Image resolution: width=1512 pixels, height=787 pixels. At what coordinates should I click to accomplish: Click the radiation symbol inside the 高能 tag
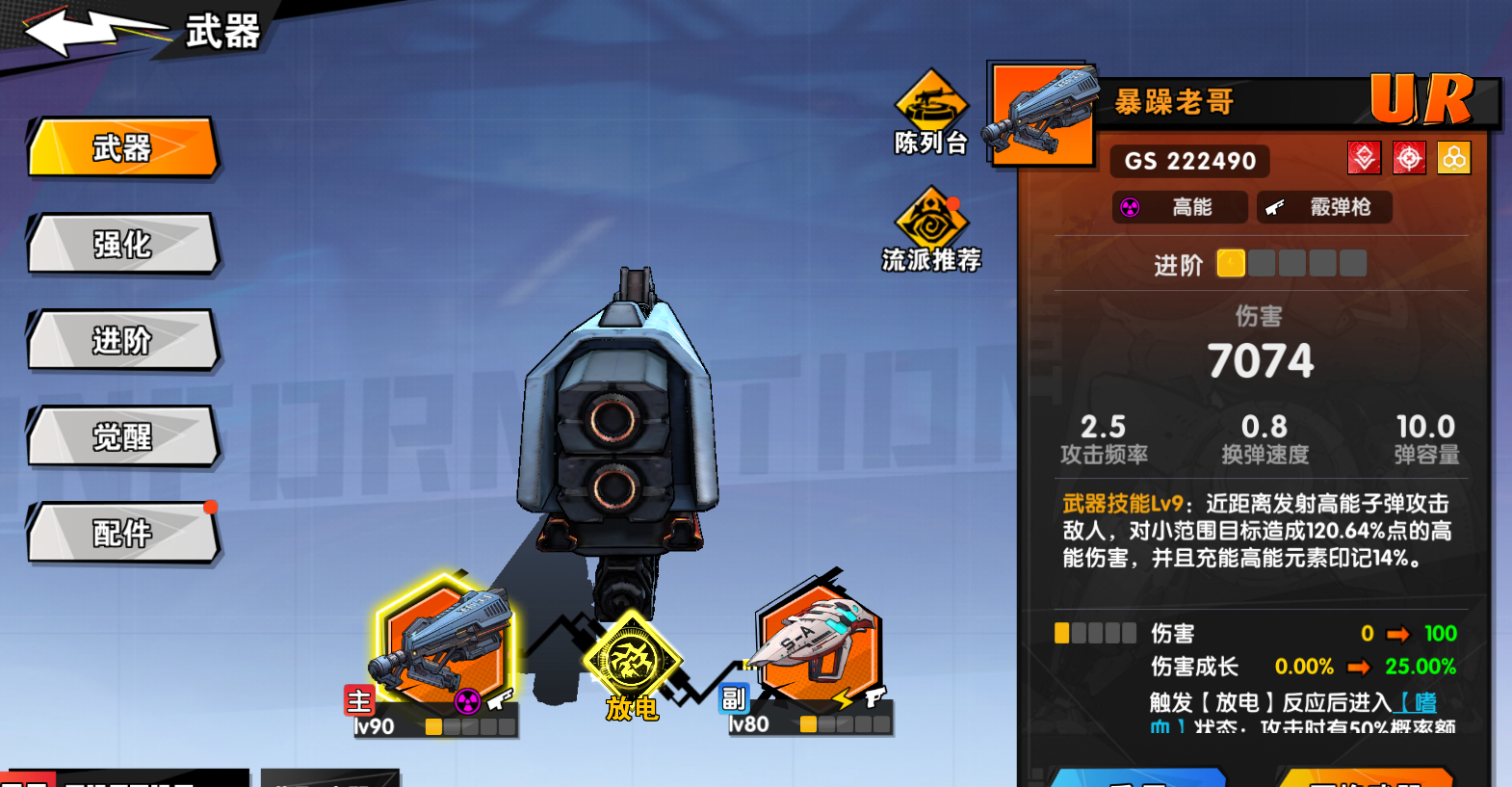[1129, 207]
